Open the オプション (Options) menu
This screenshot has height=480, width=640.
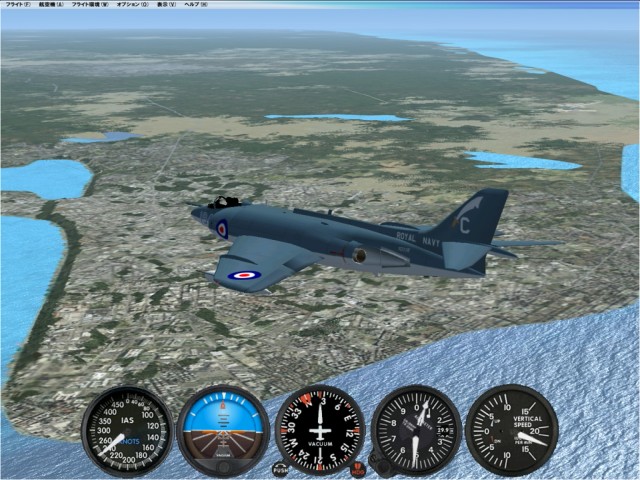pos(131,5)
